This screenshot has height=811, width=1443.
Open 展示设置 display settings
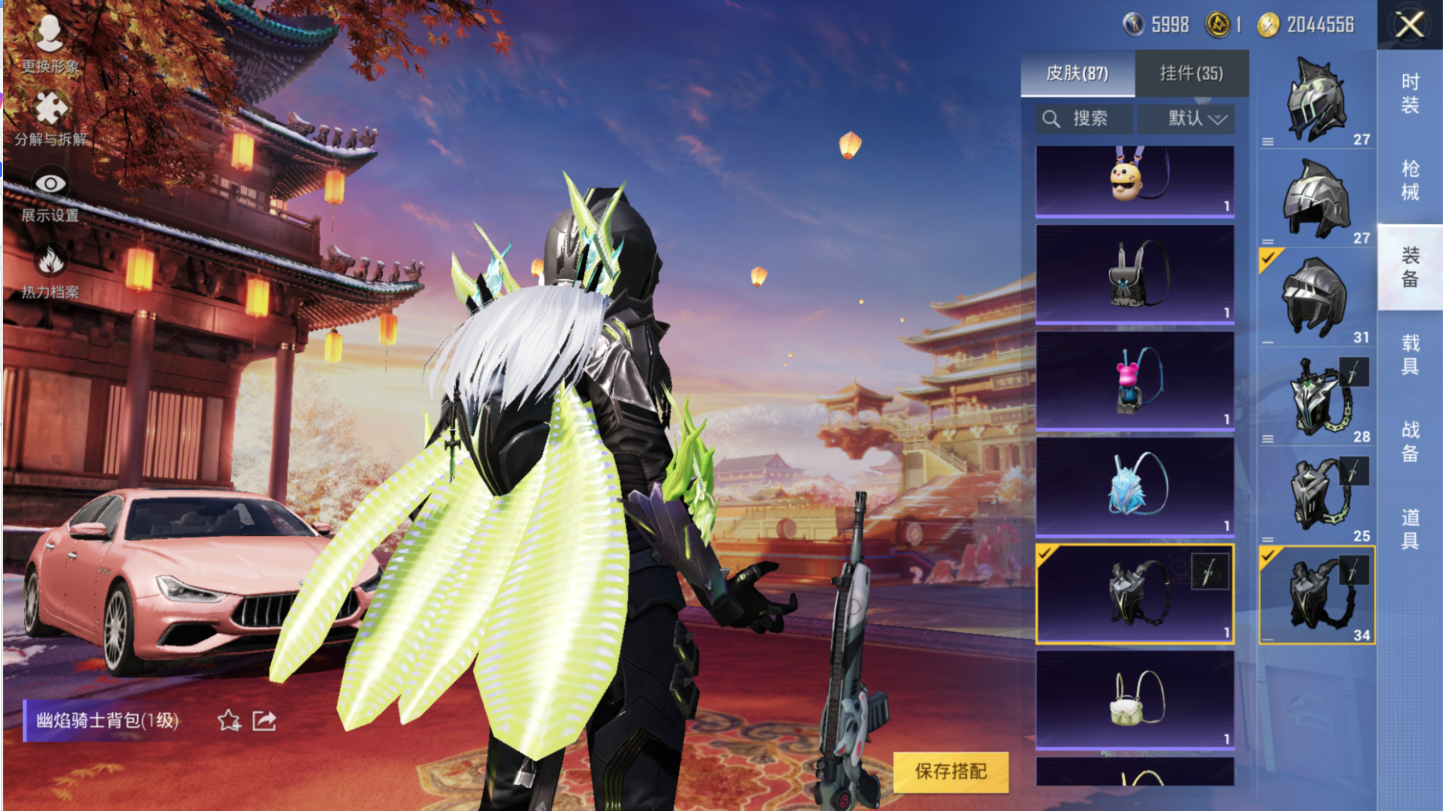click(x=50, y=194)
